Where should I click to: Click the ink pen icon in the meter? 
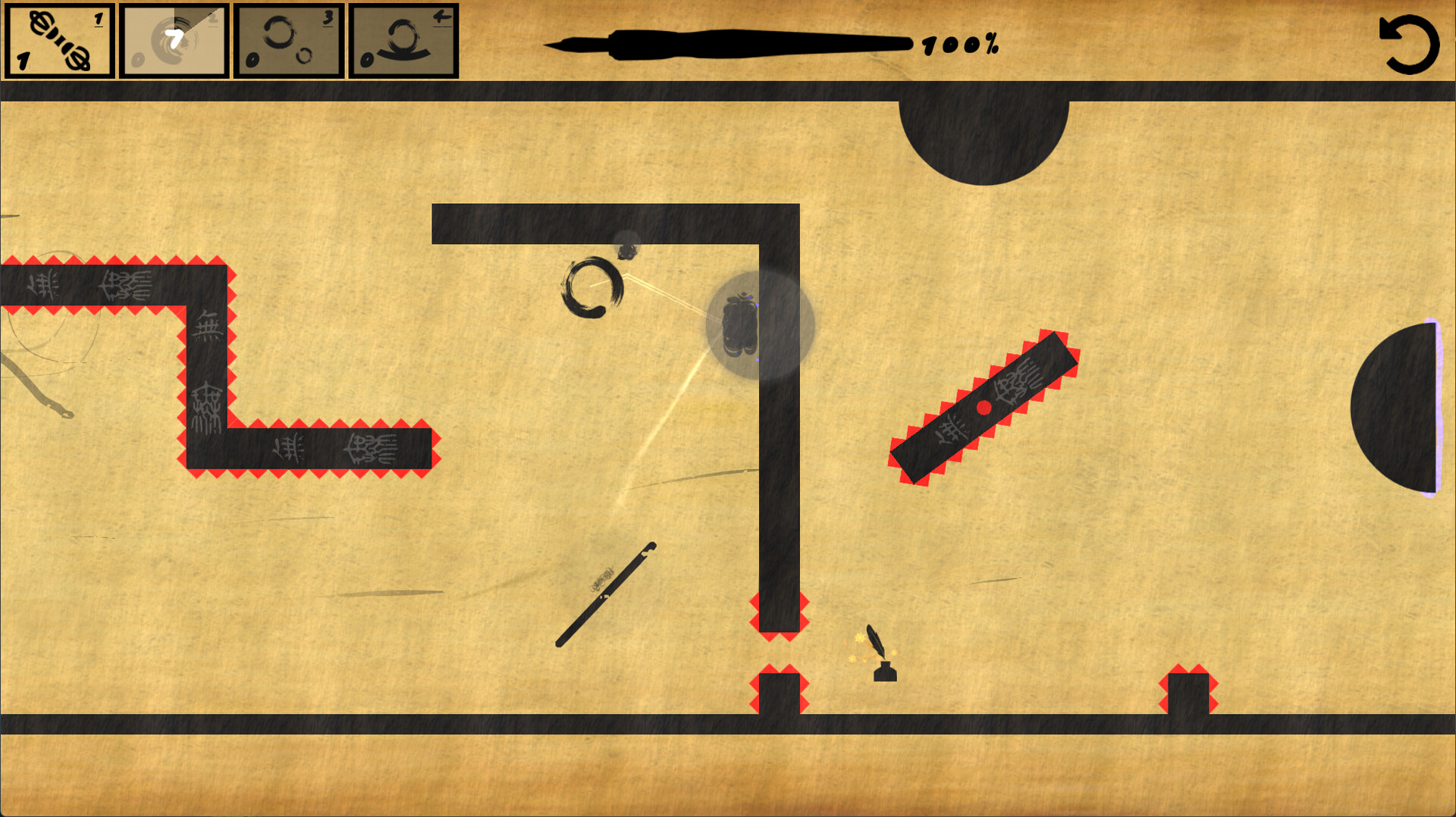[728, 43]
